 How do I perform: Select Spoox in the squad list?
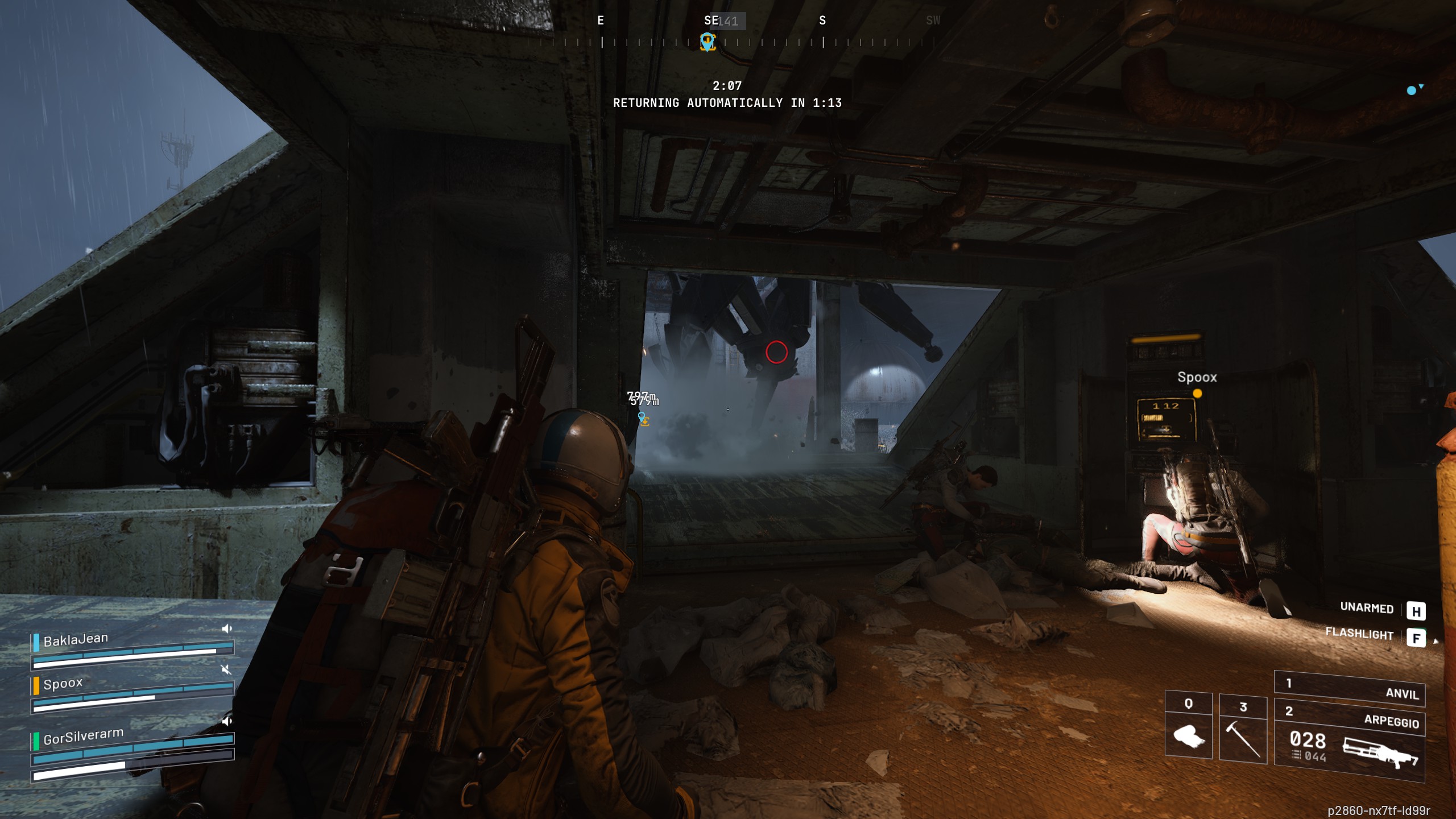pos(63,683)
